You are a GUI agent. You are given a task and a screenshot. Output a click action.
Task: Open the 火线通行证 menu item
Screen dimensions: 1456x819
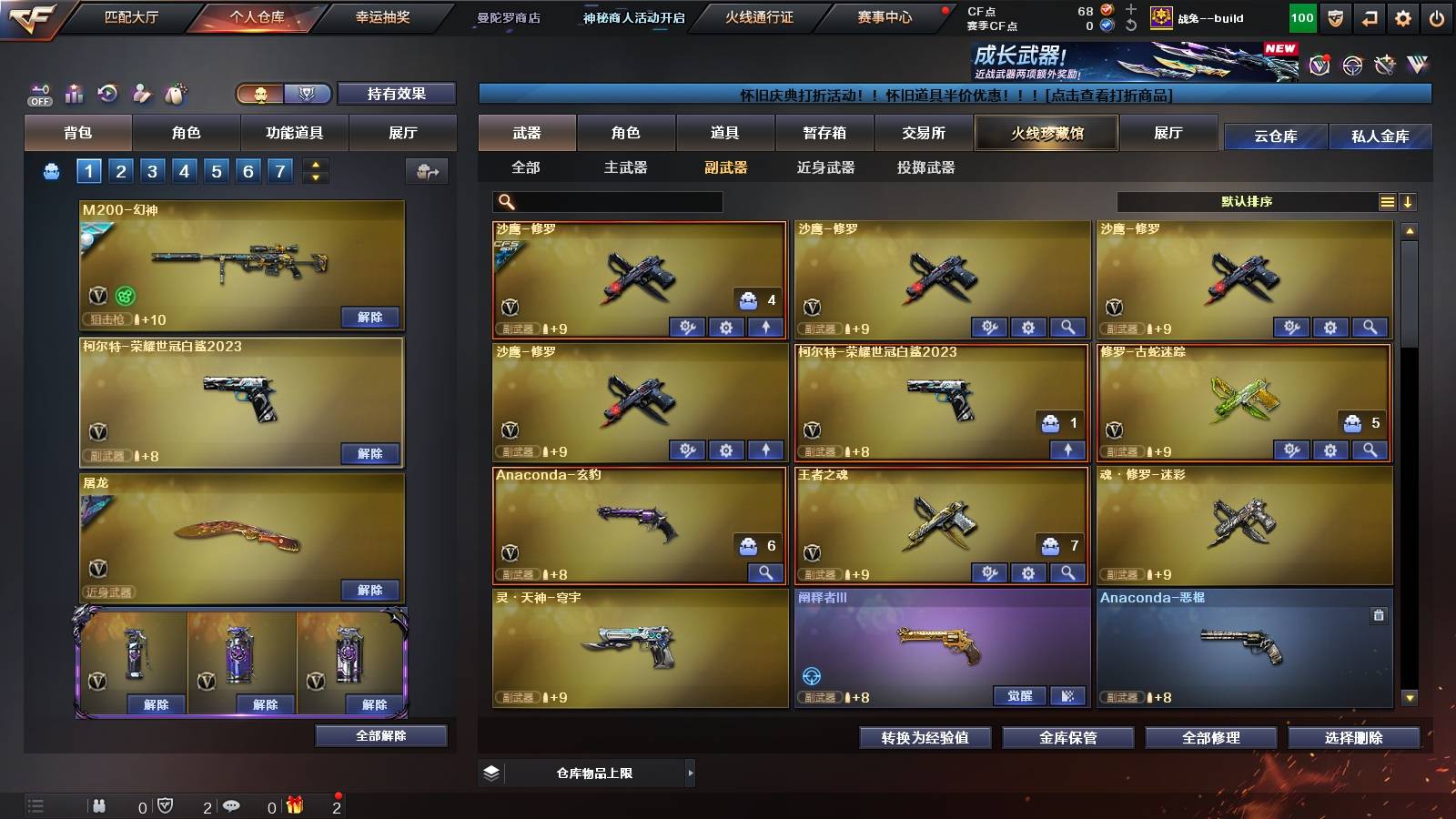760,18
